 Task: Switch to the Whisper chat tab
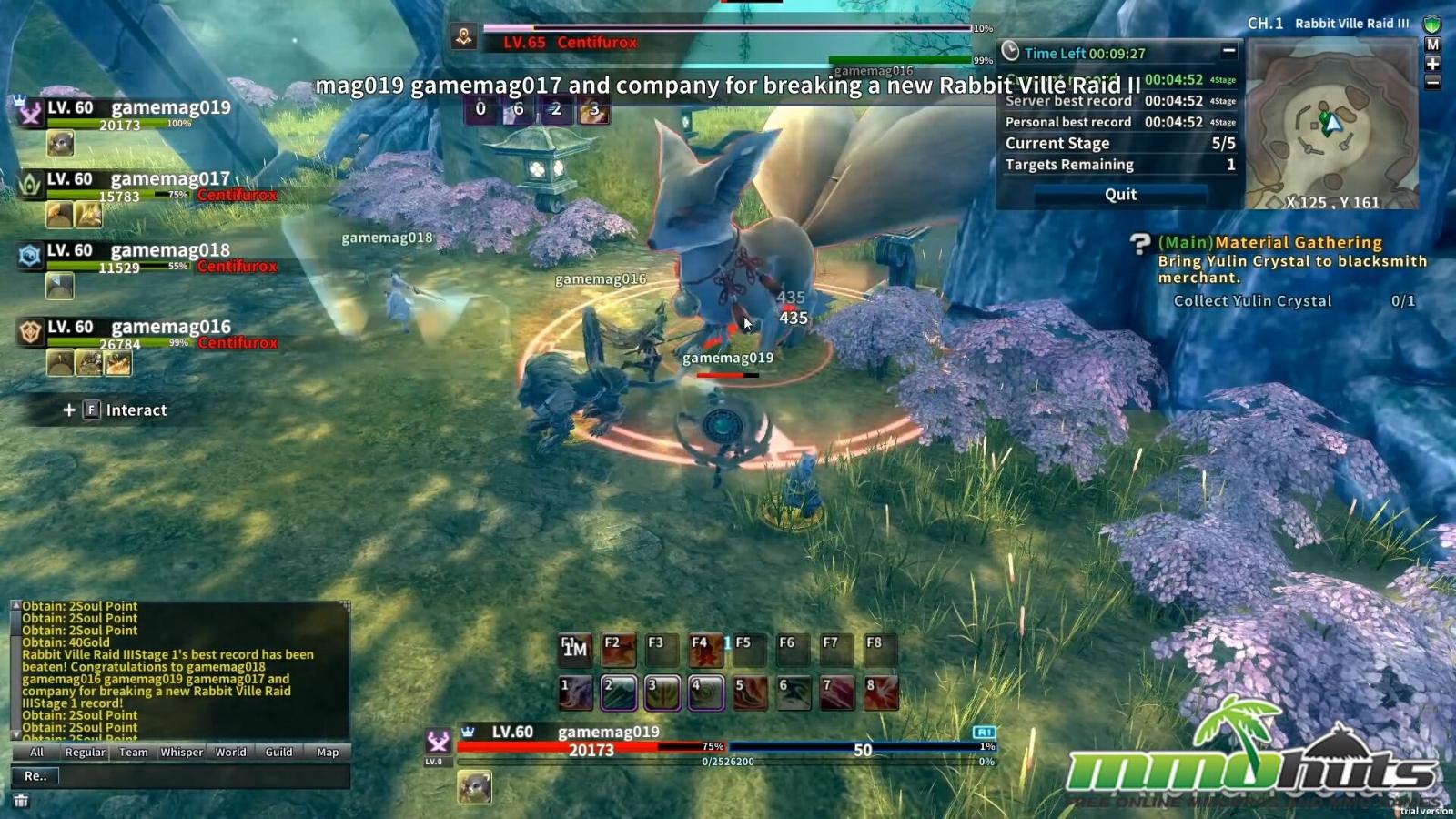pos(181,753)
